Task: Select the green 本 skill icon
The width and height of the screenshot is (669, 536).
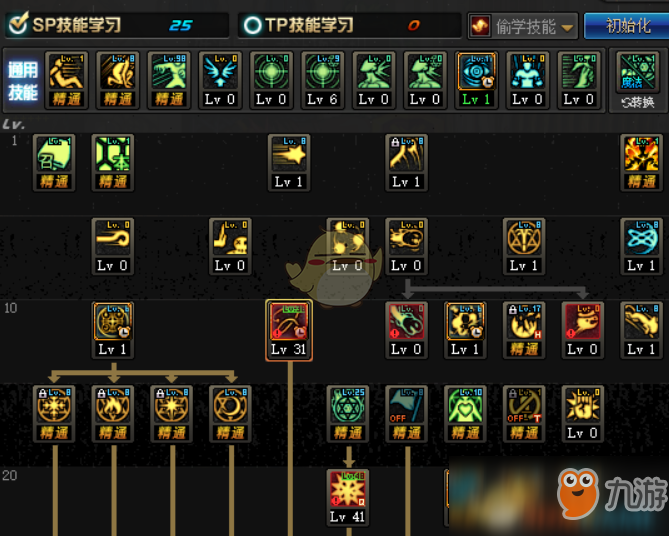Action: pos(113,160)
